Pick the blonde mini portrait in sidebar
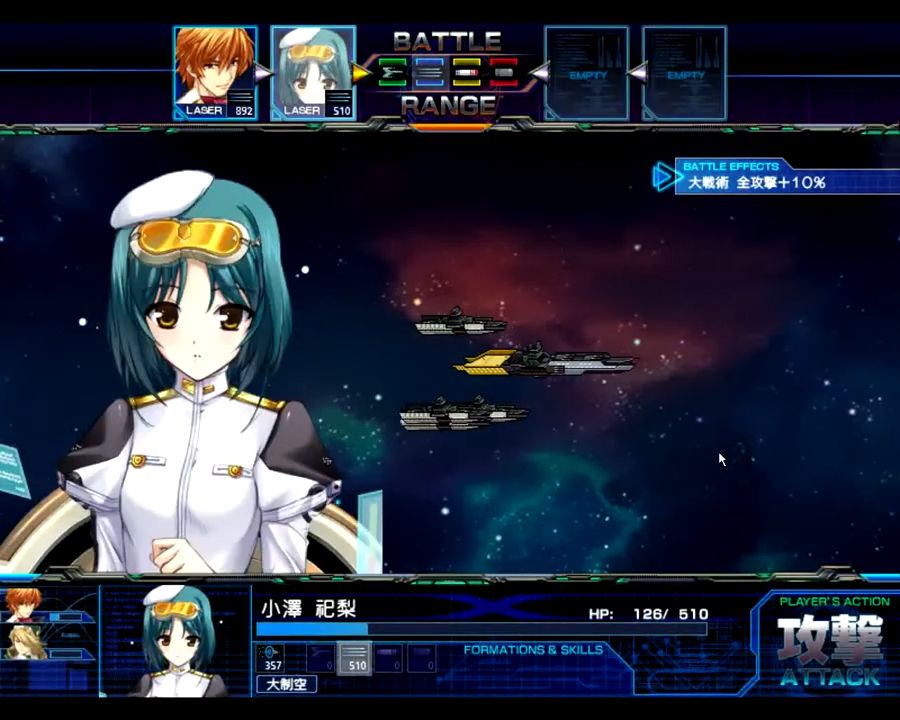The width and height of the screenshot is (900, 720). click(x=22, y=641)
